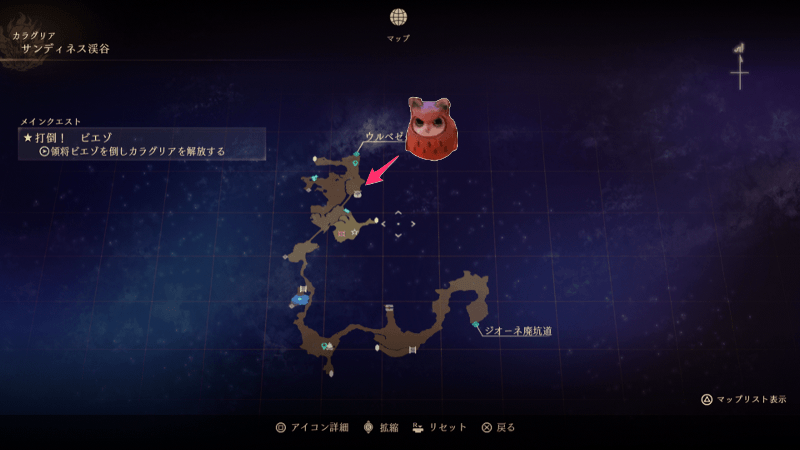
Task: Click the globe map icon at the top
Action: pos(398,17)
